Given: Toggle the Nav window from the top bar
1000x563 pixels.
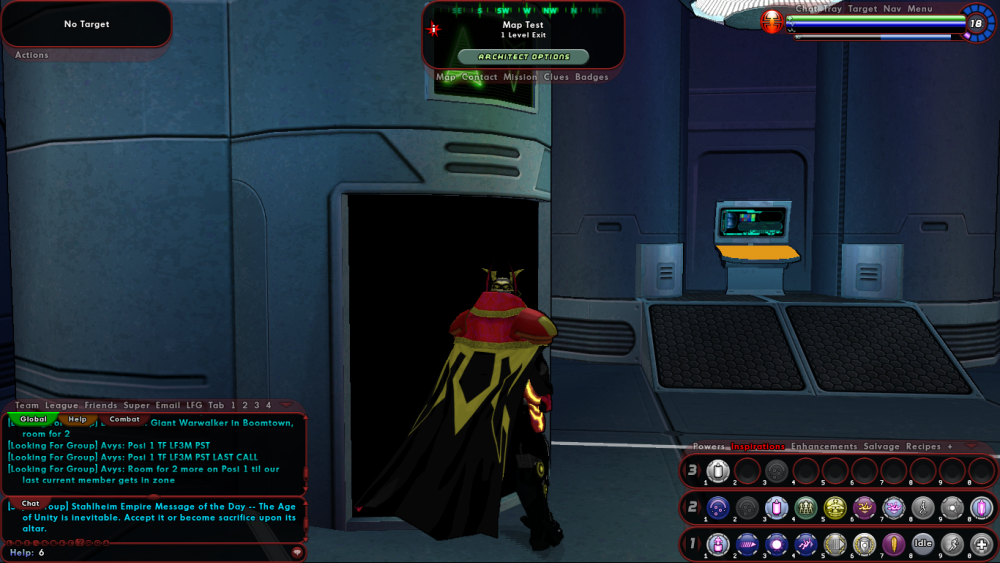Looking at the screenshot, I should click(x=892, y=9).
